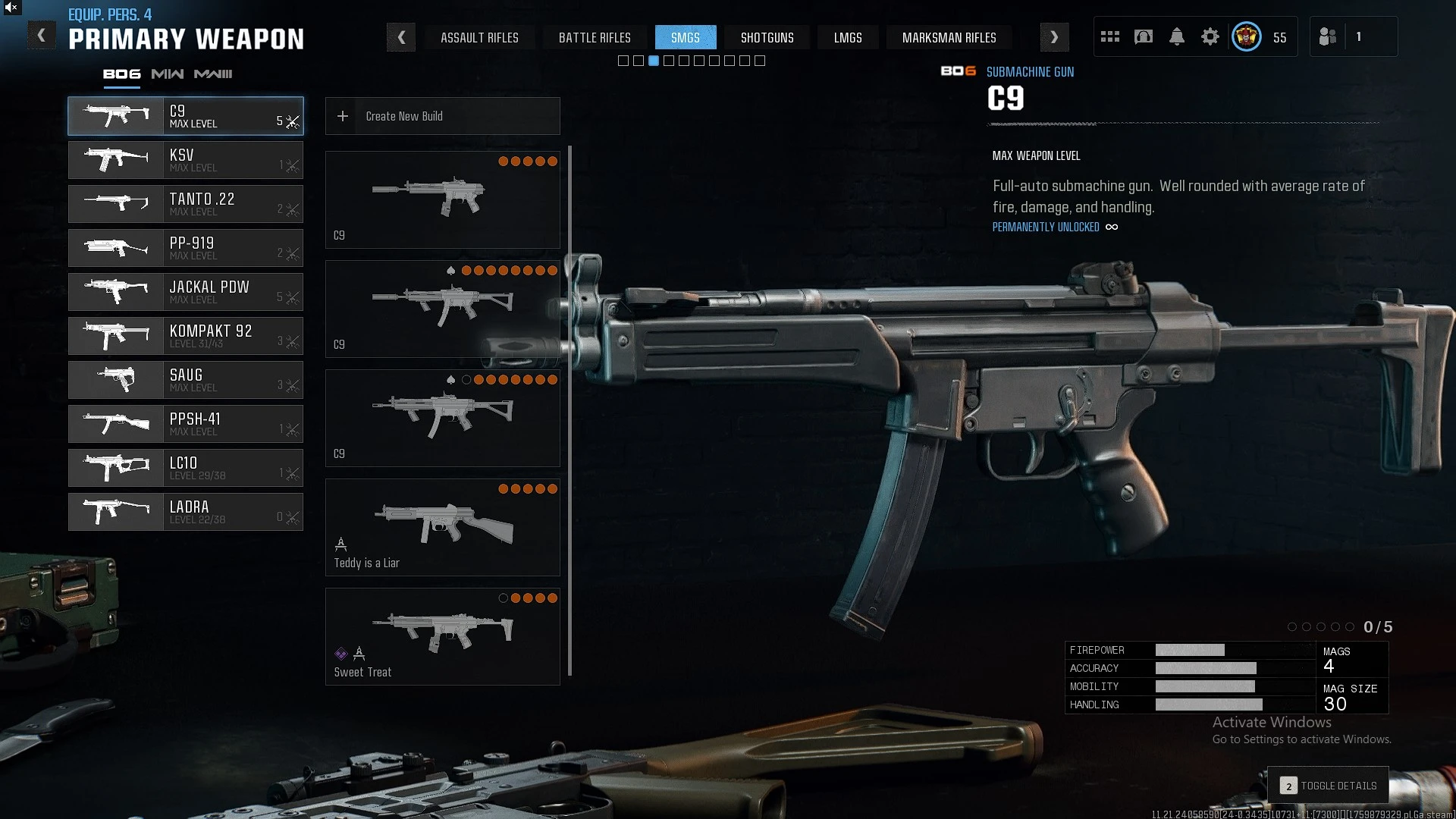Select the Kompakt 92 weapon entry
The width and height of the screenshot is (1456, 819).
tap(186, 336)
